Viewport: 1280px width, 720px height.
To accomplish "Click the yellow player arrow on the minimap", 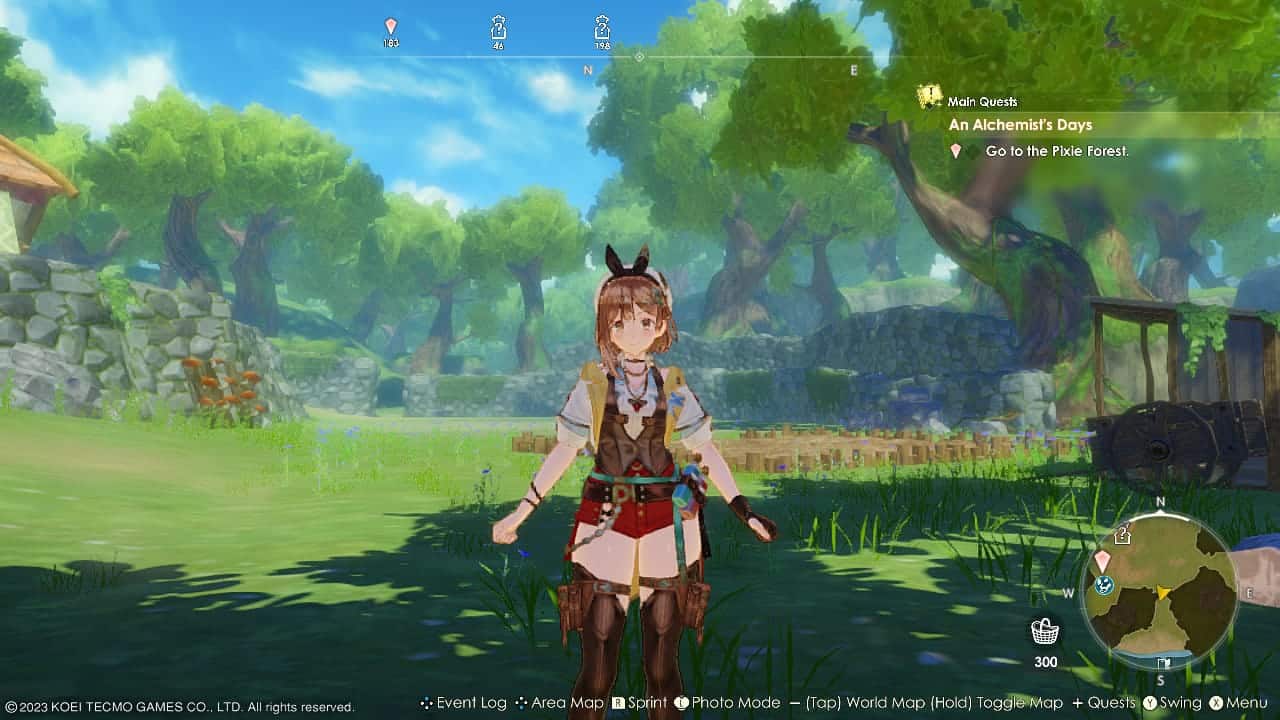I will (x=1163, y=593).
